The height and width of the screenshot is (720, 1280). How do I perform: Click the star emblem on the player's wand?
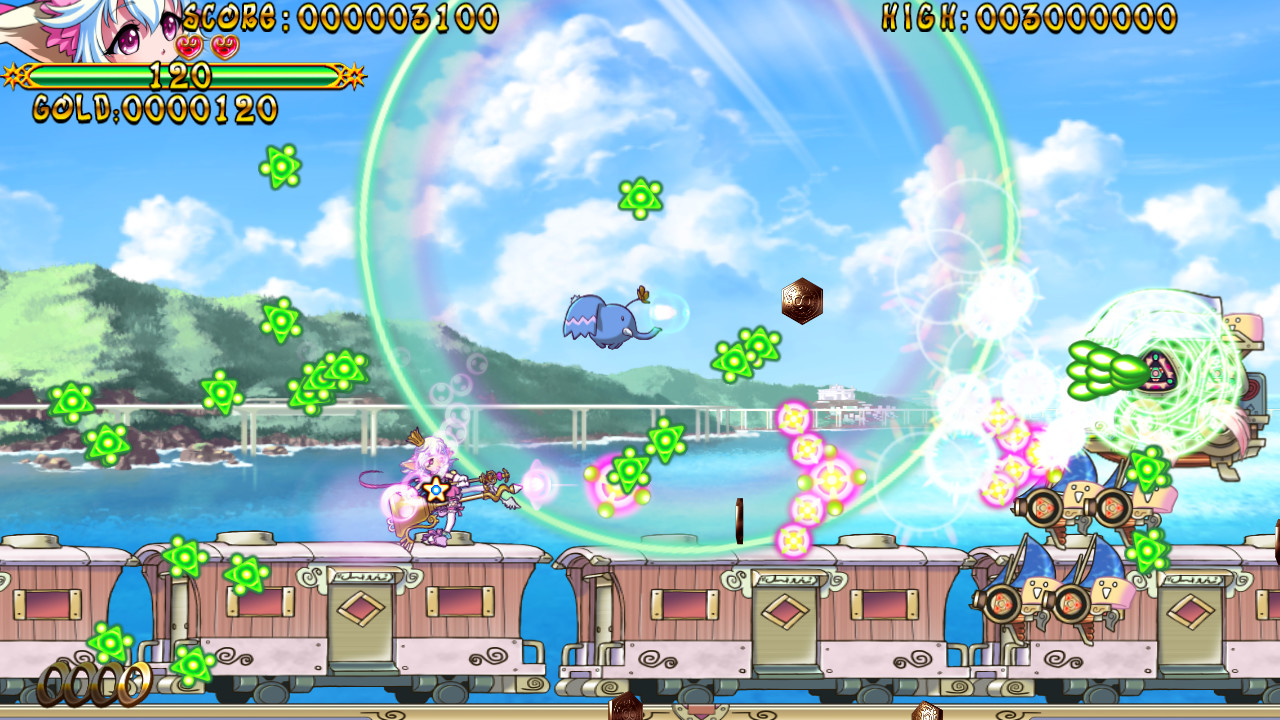[x=434, y=490]
